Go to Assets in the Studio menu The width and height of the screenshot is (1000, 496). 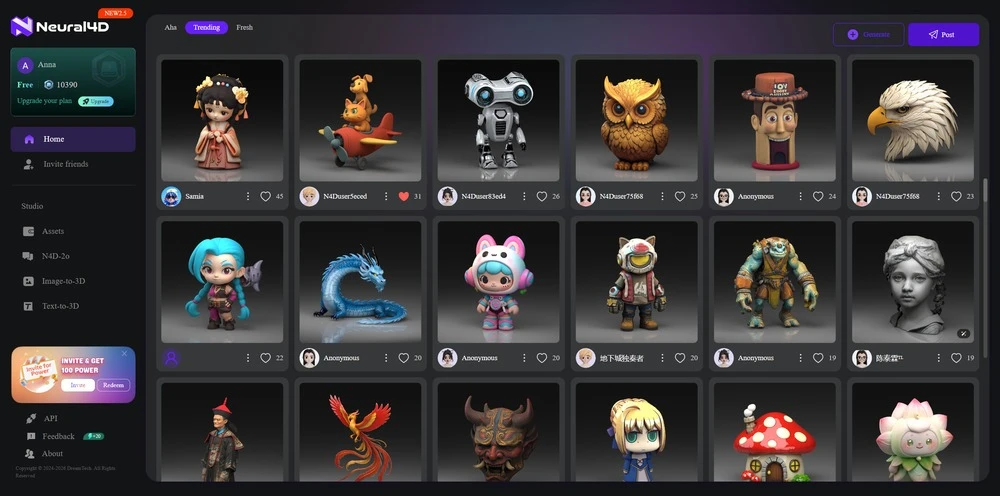click(53, 231)
